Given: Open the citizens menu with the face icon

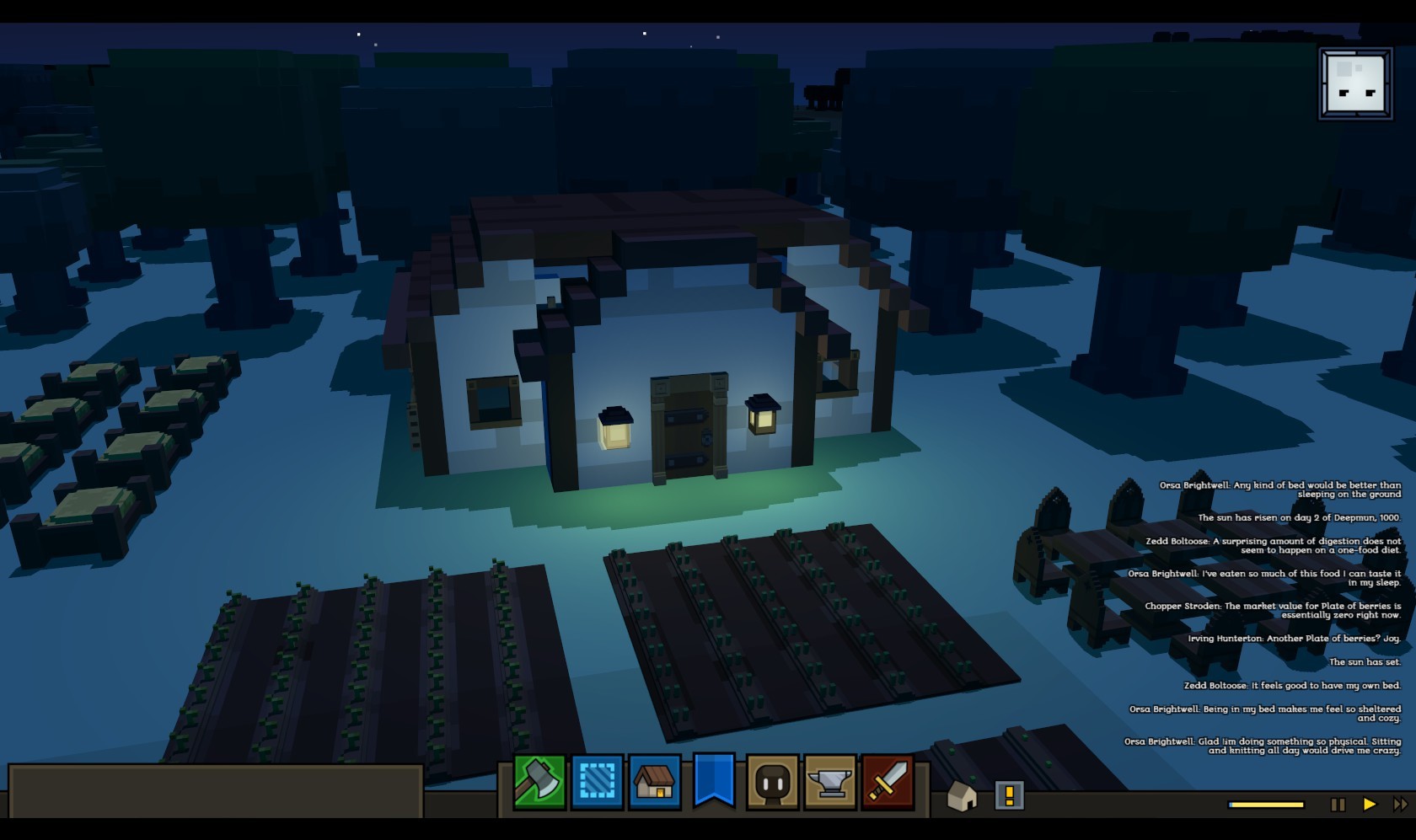Looking at the screenshot, I should click(x=772, y=781).
